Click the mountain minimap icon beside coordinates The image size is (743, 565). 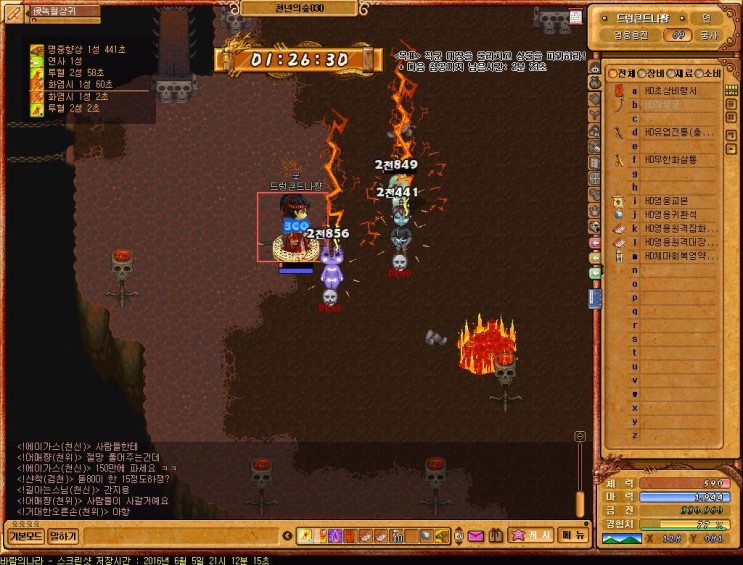[620, 539]
